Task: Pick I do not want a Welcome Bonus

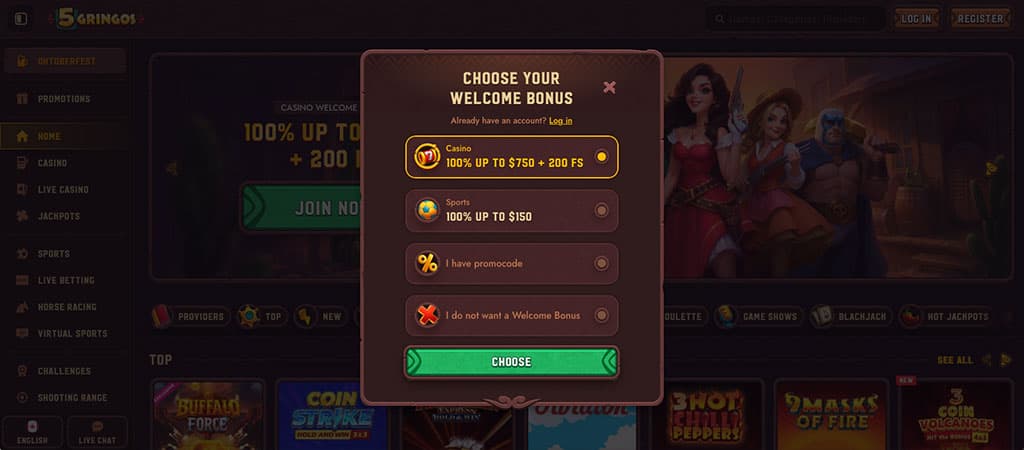Action: click(x=511, y=316)
